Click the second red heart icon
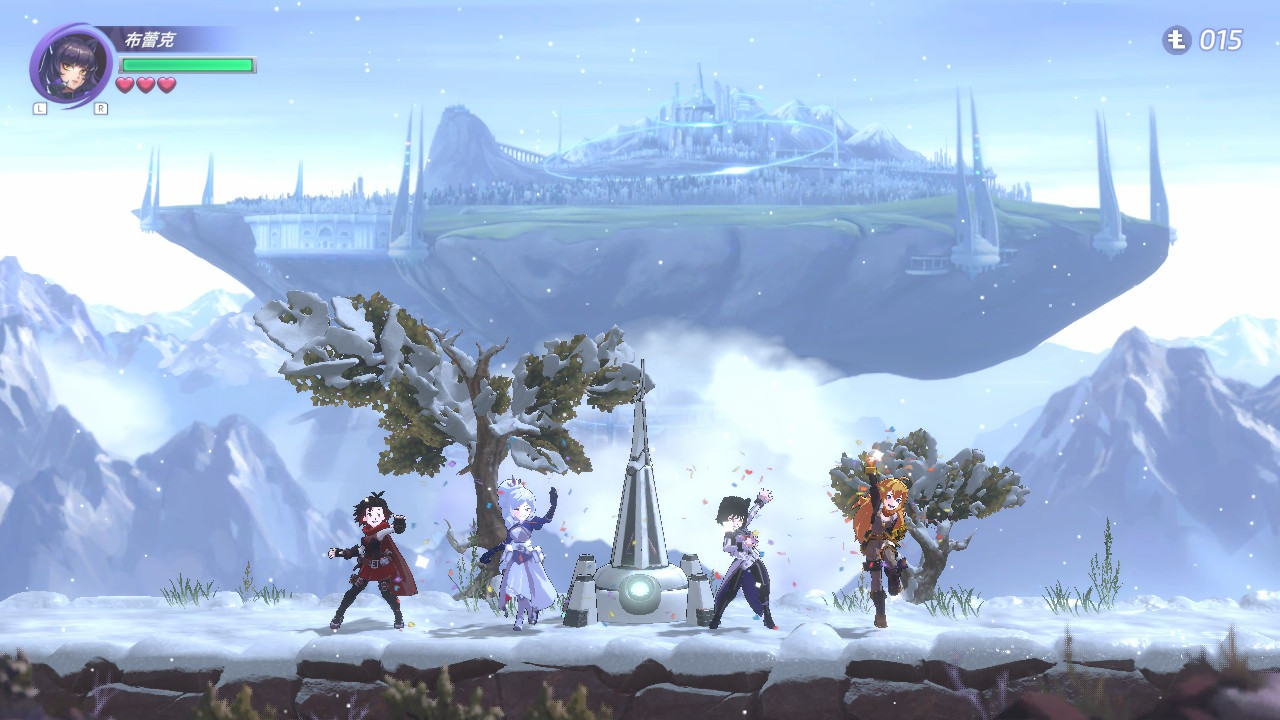This screenshot has height=720, width=1280. click(x=144, y=84)
